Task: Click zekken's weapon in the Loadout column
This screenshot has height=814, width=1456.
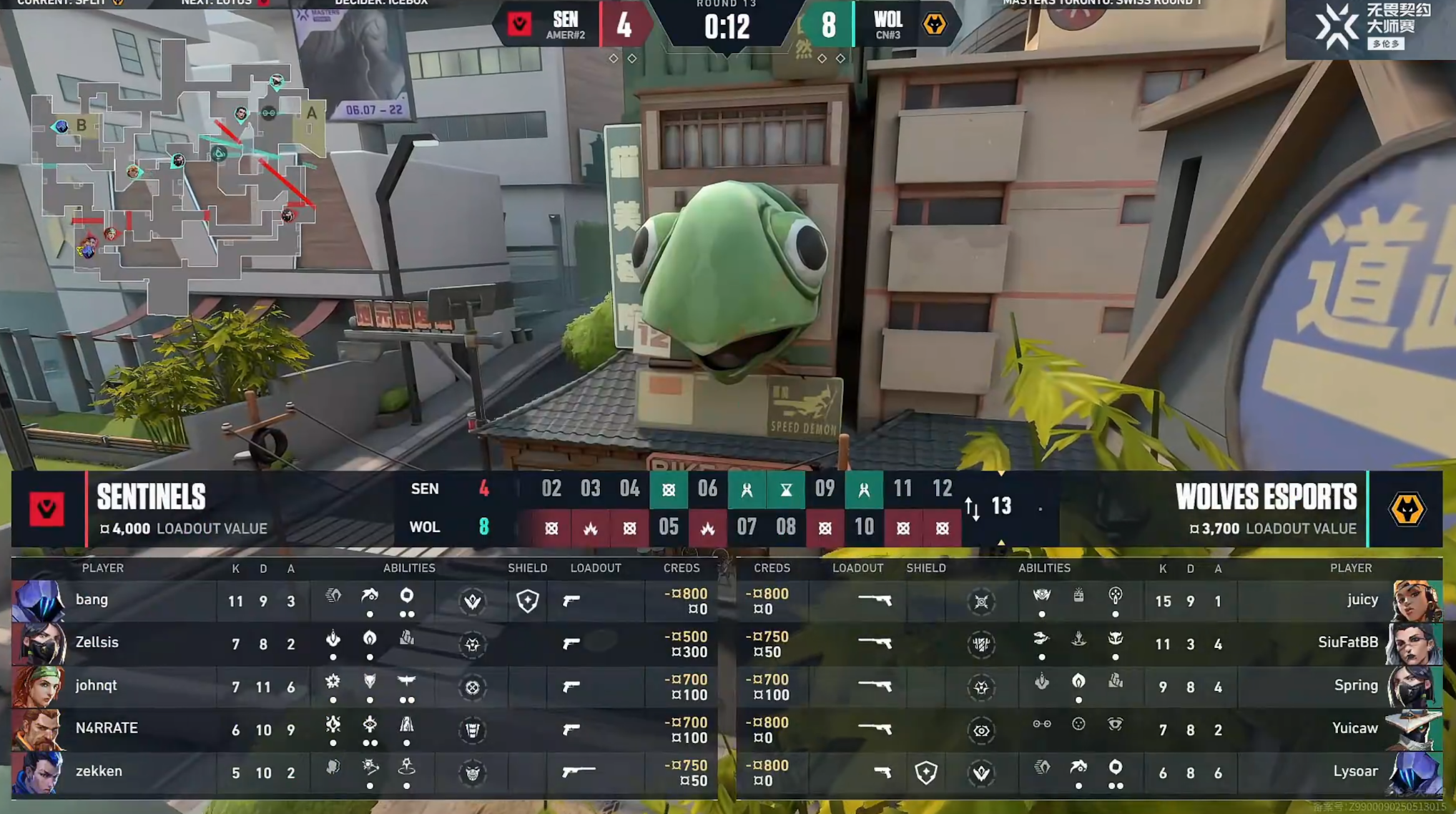Action: pos(579,772)
